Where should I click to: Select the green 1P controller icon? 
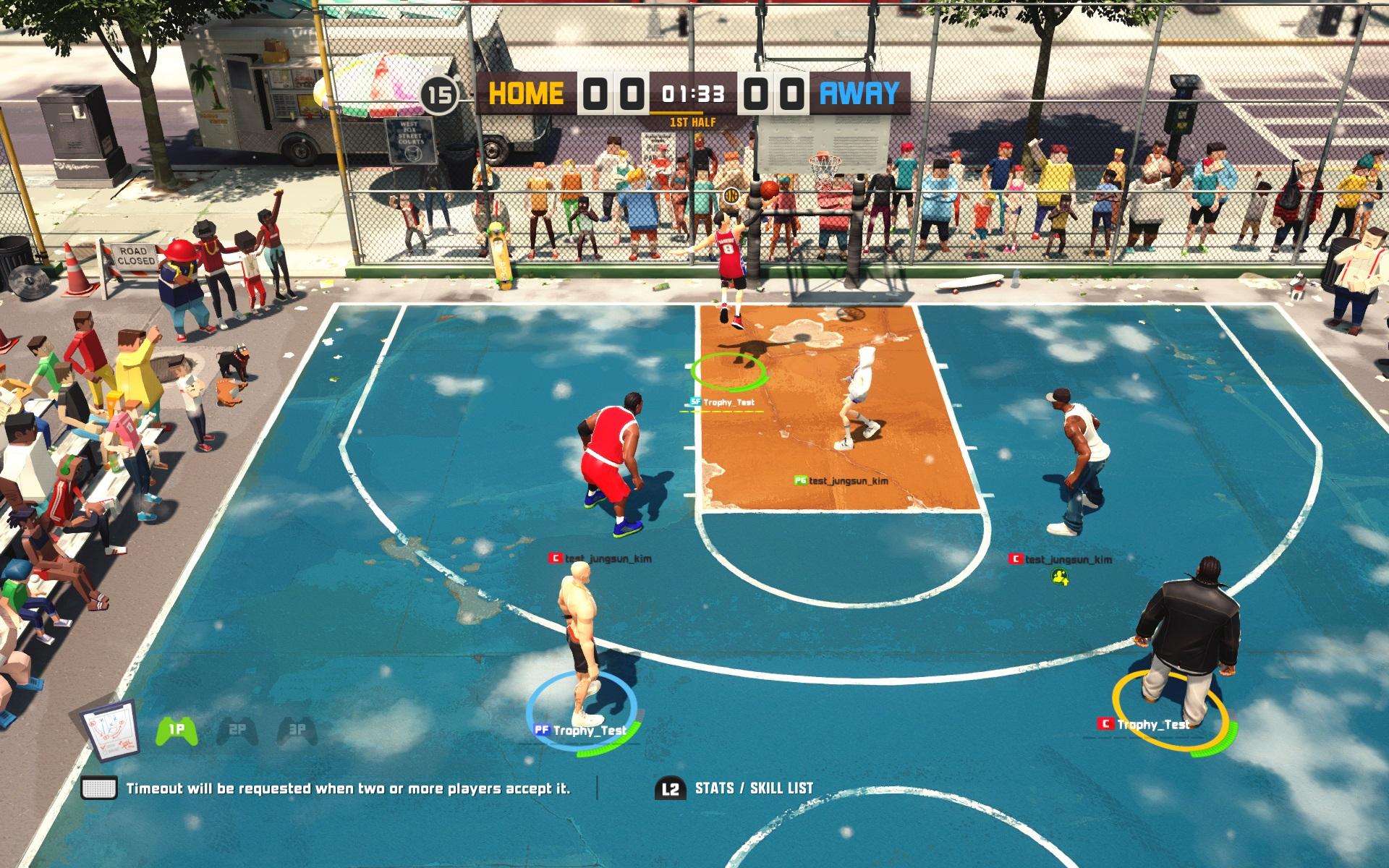point(177,731)
